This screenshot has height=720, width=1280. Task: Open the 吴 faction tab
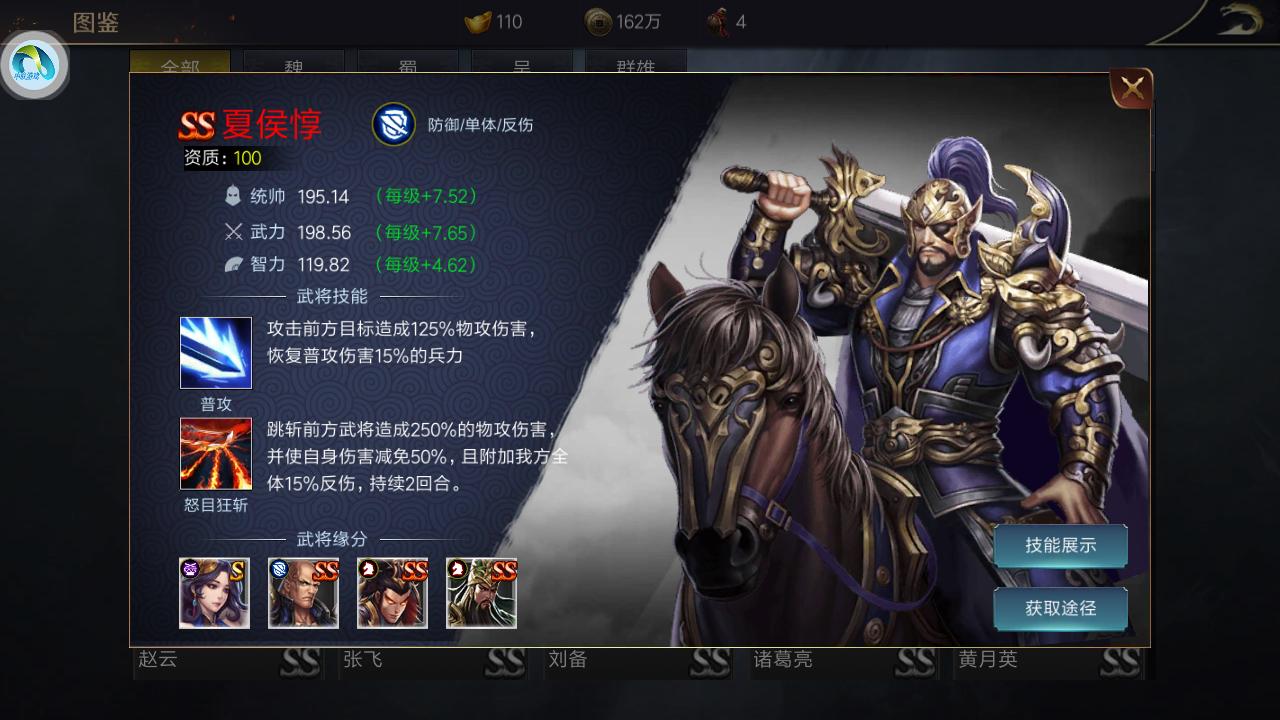[x=520, y=65]
